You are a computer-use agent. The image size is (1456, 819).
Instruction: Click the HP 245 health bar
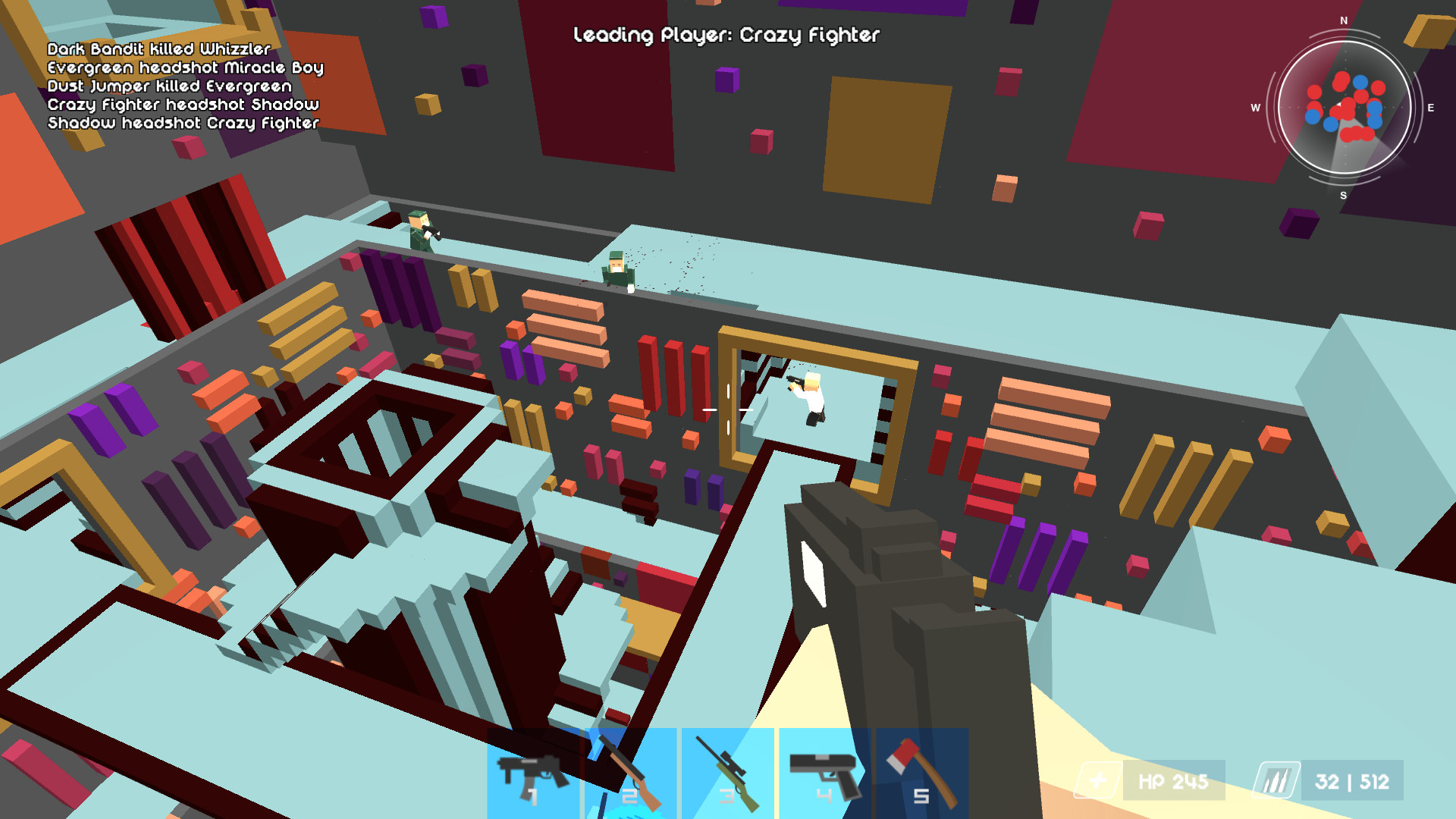coord(1172,779)
